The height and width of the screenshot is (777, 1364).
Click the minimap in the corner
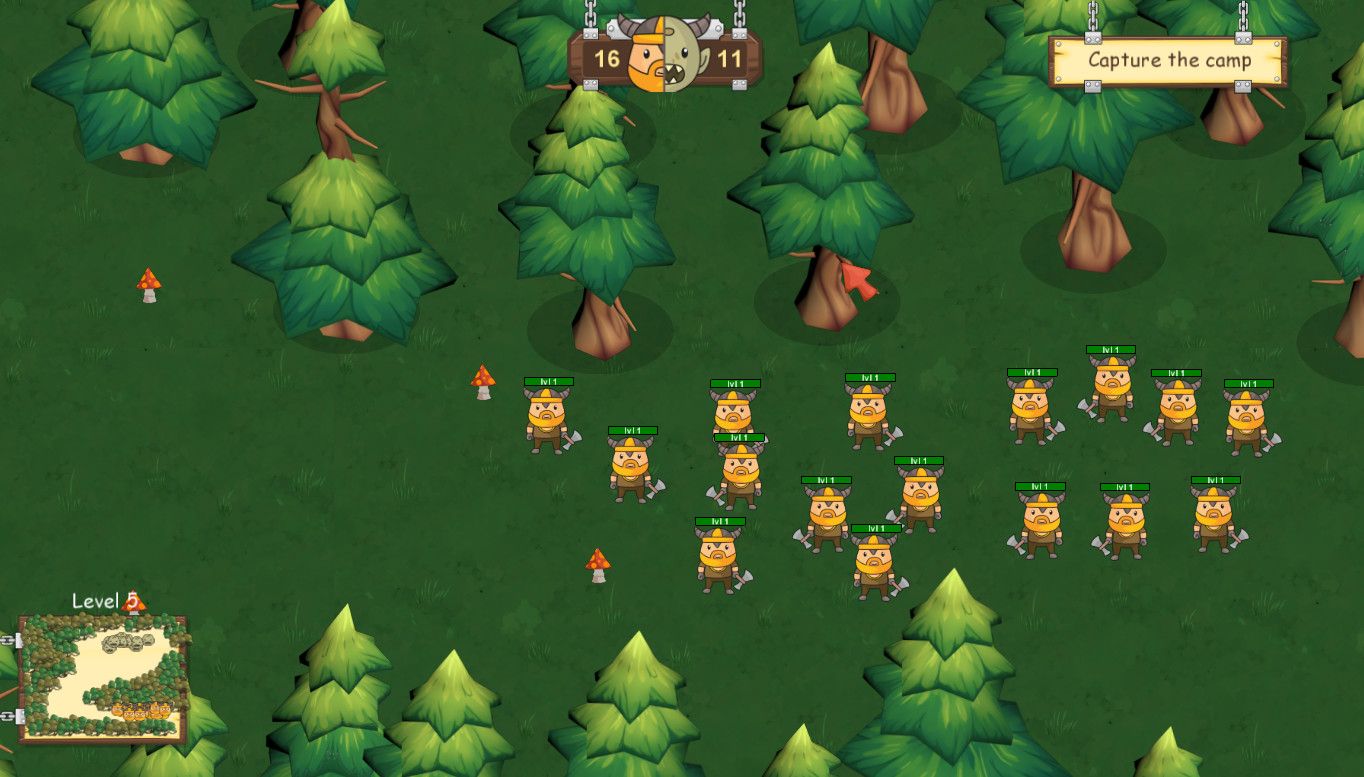(103, 678)
